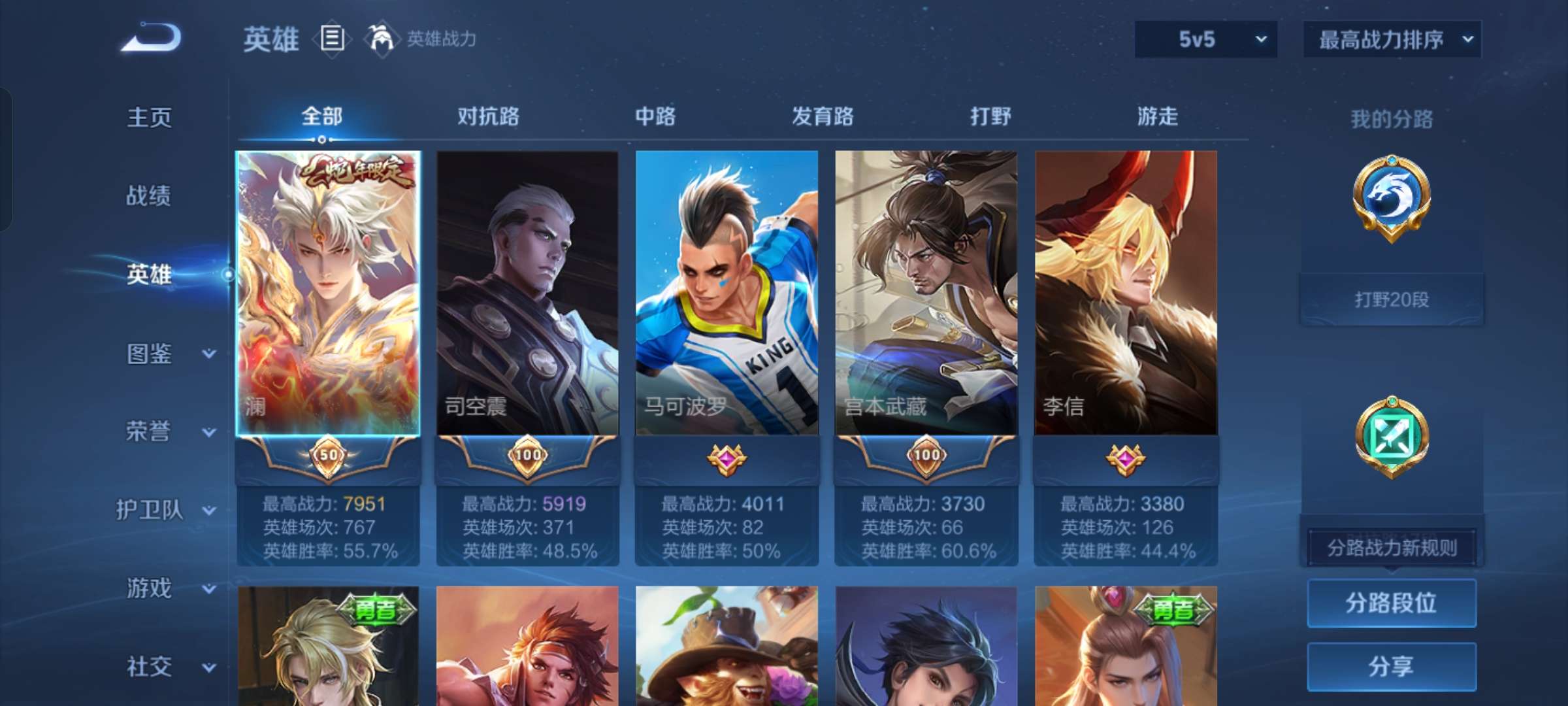Open the game home logo icon
The width and height of the screenshot is (1568, 706).
(x=152, y=38)
